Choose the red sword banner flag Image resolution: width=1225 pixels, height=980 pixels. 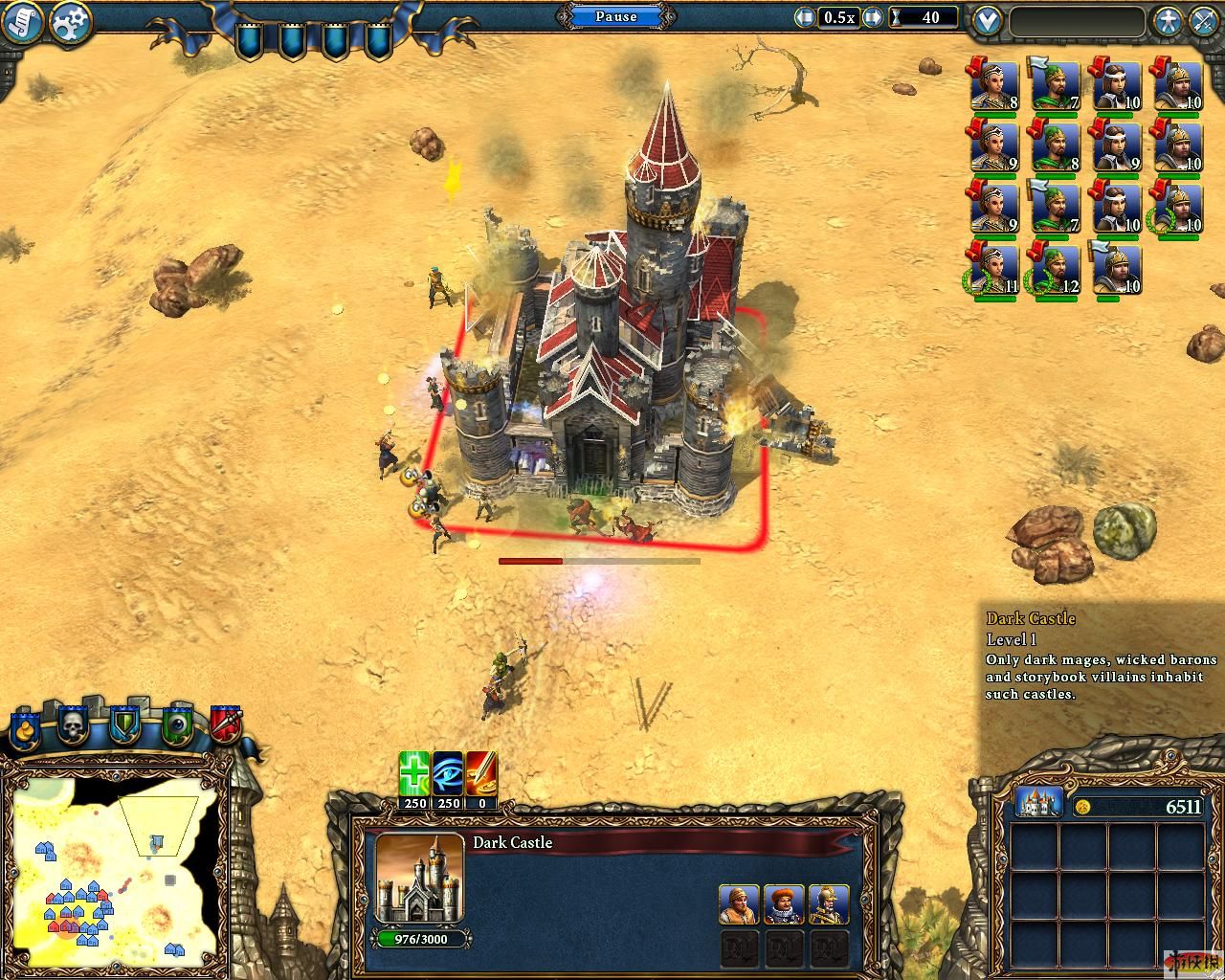[x=226, y=725]
